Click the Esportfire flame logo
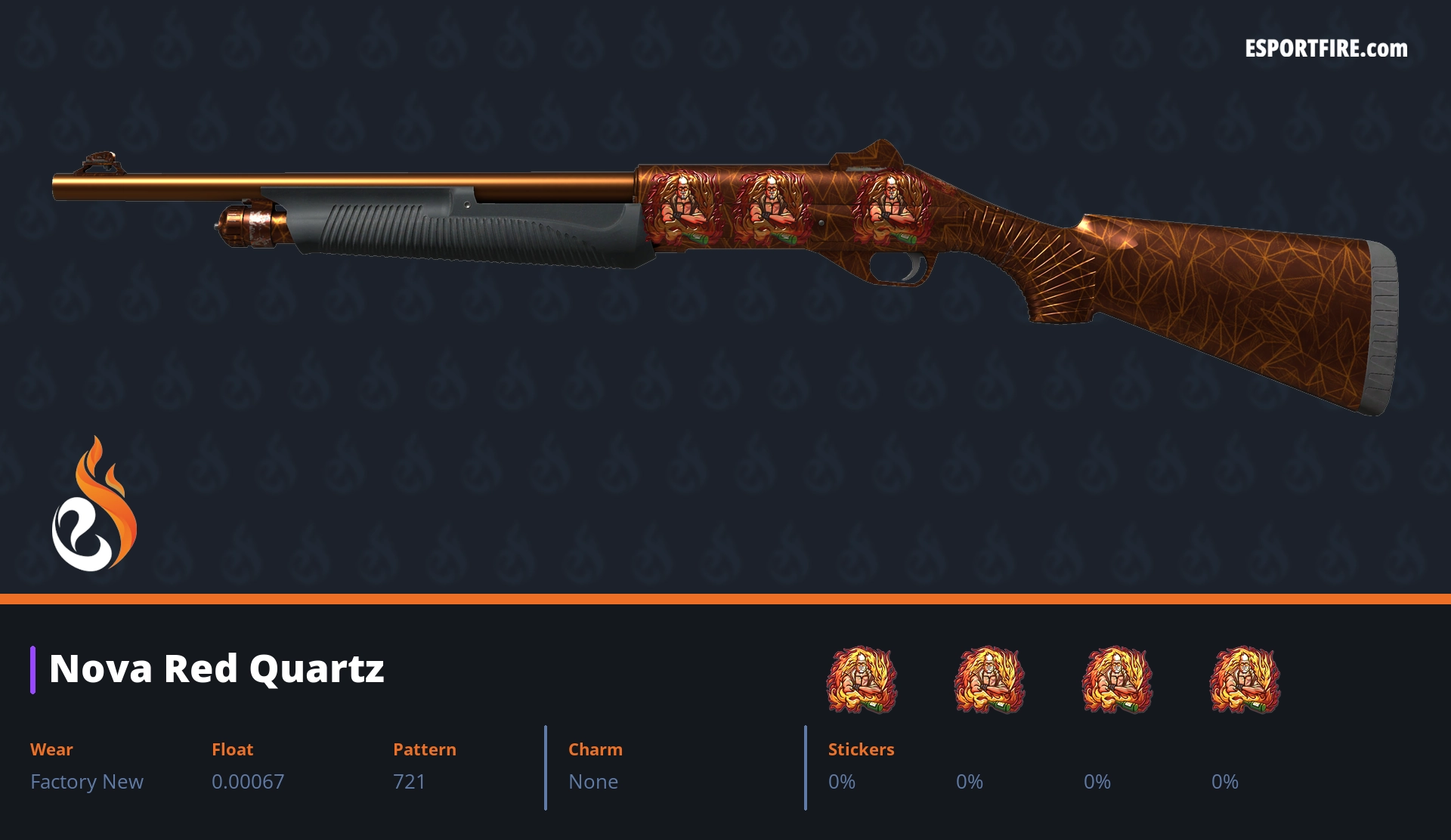The image size is (1451, 840). click(x=94, y=505)
